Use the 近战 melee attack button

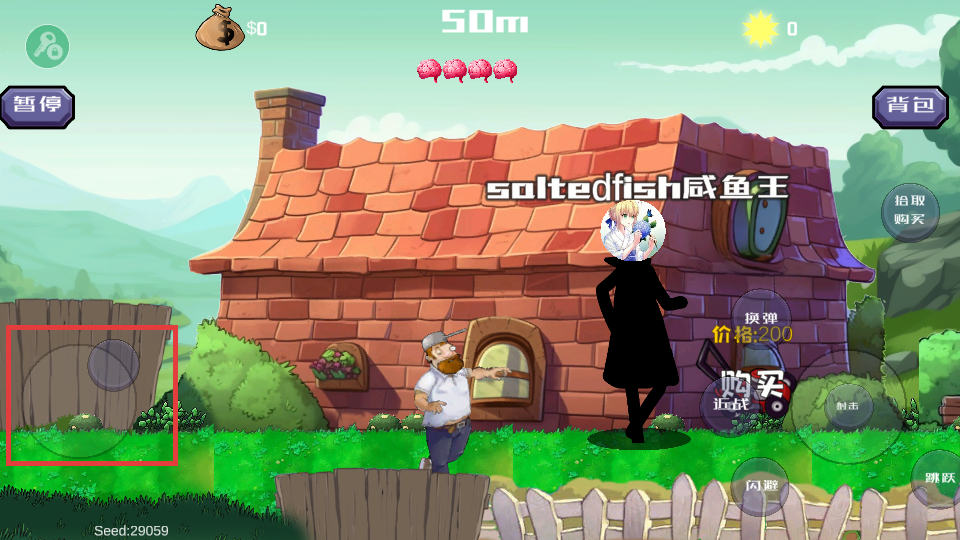(x=731, y=405)
